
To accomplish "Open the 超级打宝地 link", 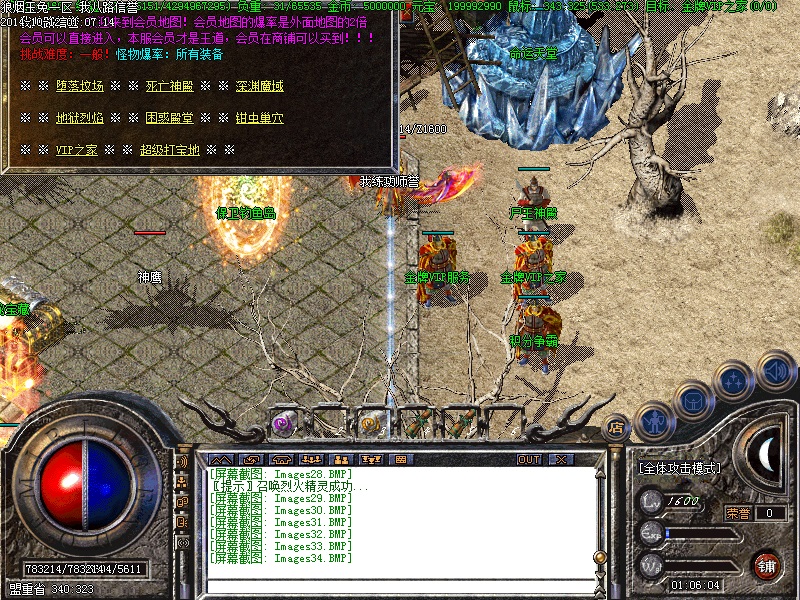I will click(169, 150).
